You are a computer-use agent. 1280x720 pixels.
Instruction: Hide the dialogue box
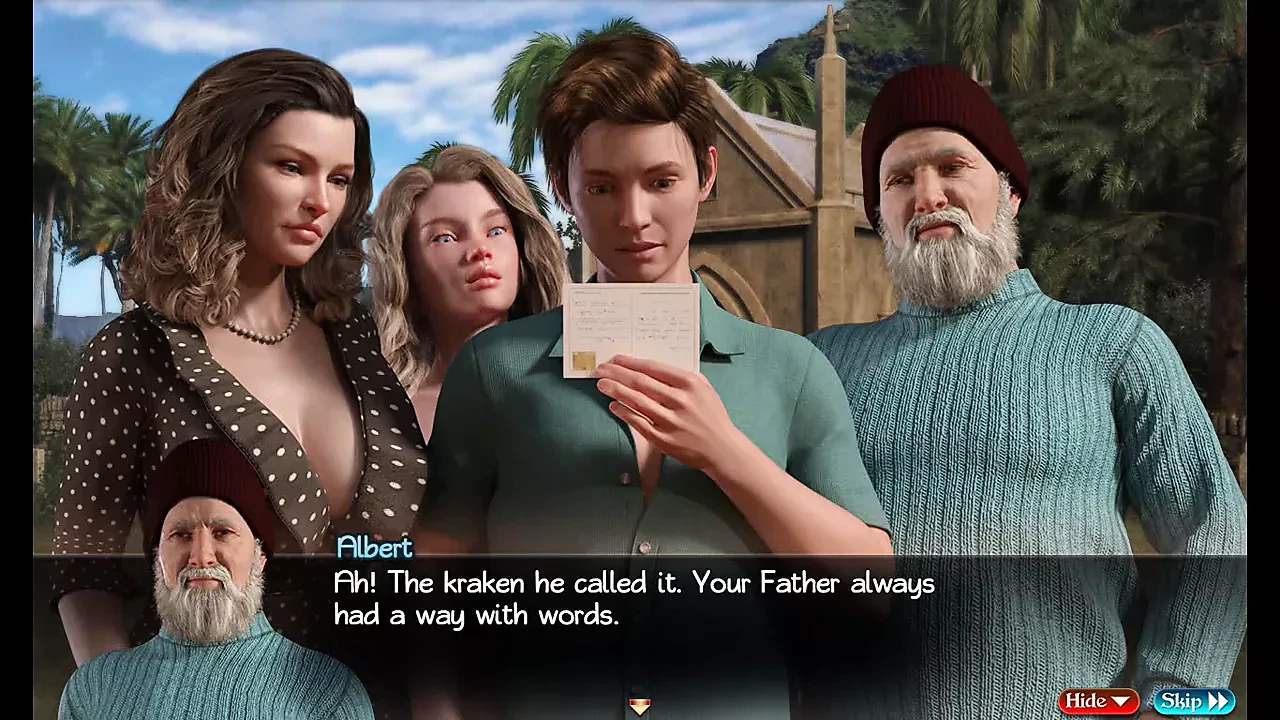(1098, 701)
